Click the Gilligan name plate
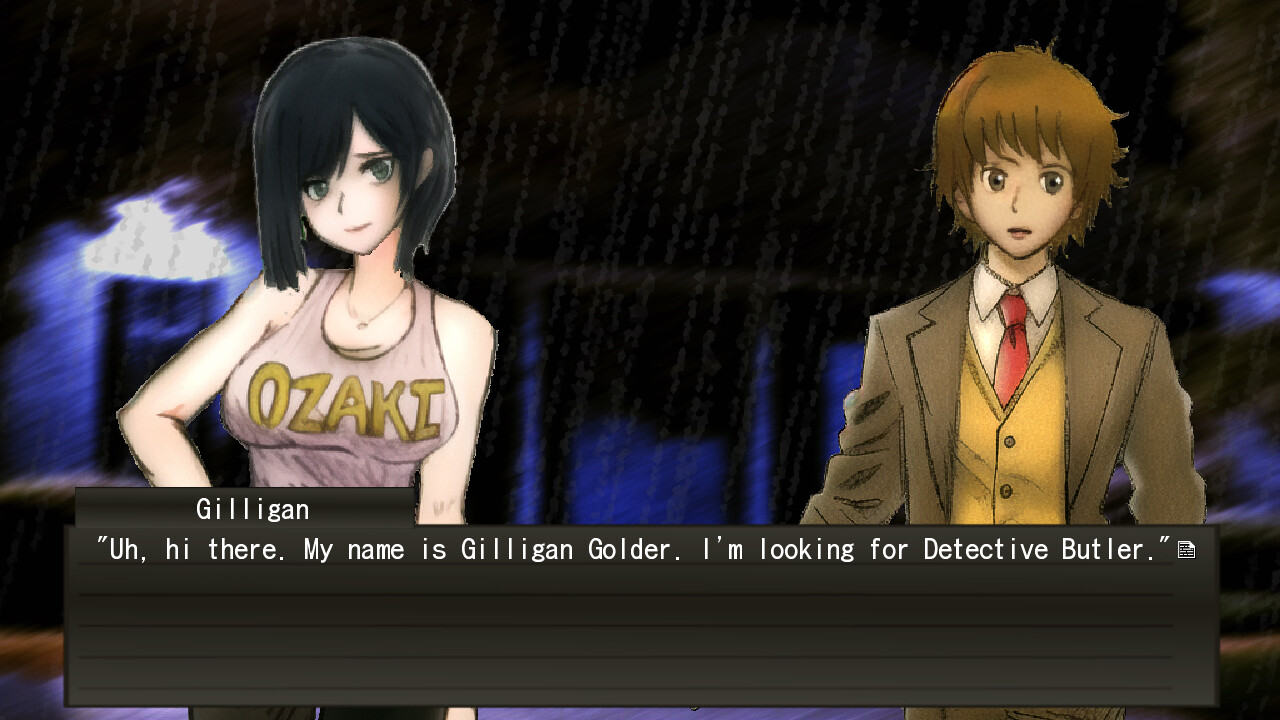 click(x=250, y=510)
